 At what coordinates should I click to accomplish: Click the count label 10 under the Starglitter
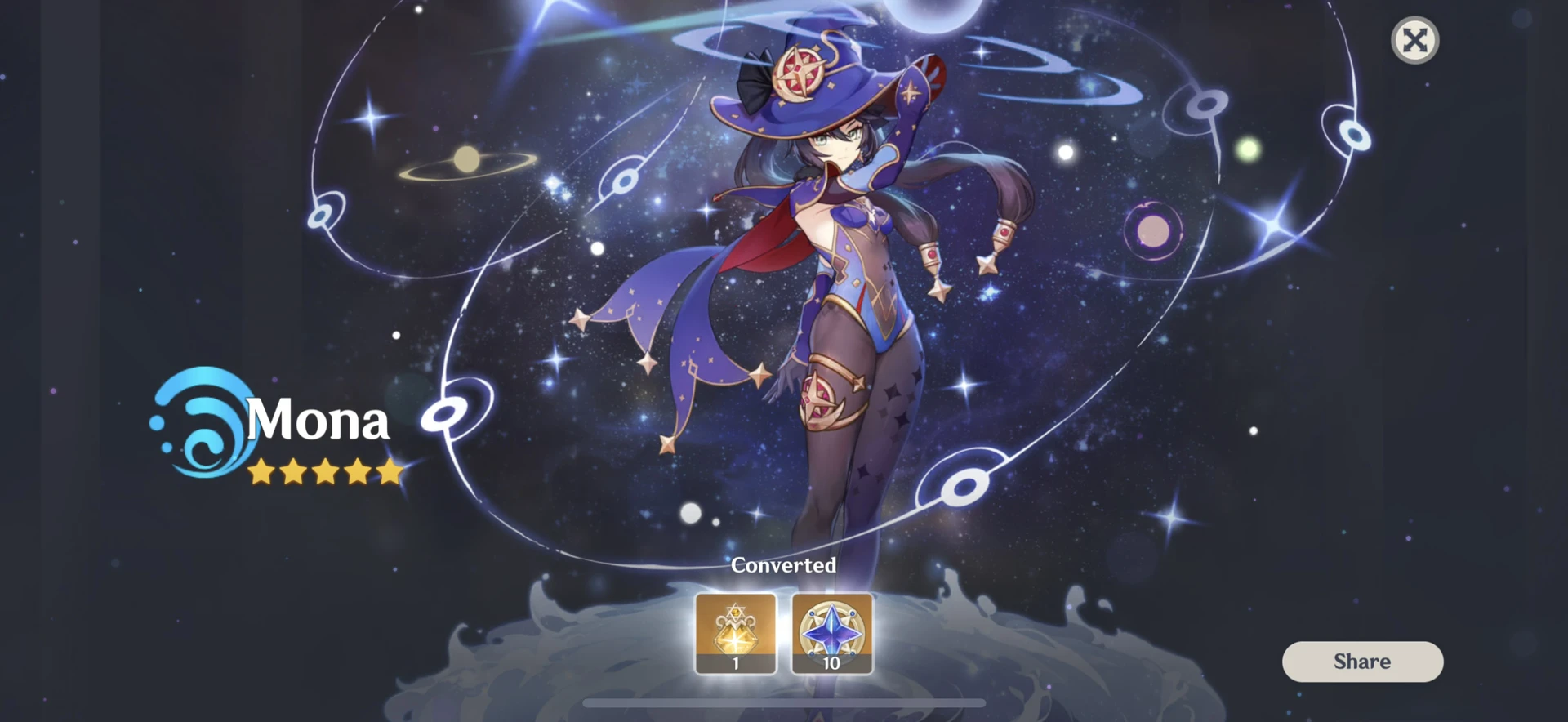[831, 664]
